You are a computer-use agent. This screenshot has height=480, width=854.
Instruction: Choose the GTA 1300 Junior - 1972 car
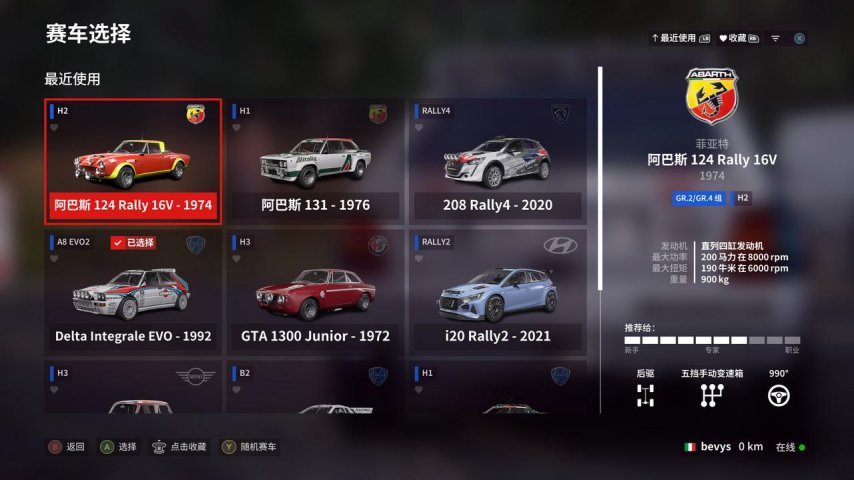[315, 292]
